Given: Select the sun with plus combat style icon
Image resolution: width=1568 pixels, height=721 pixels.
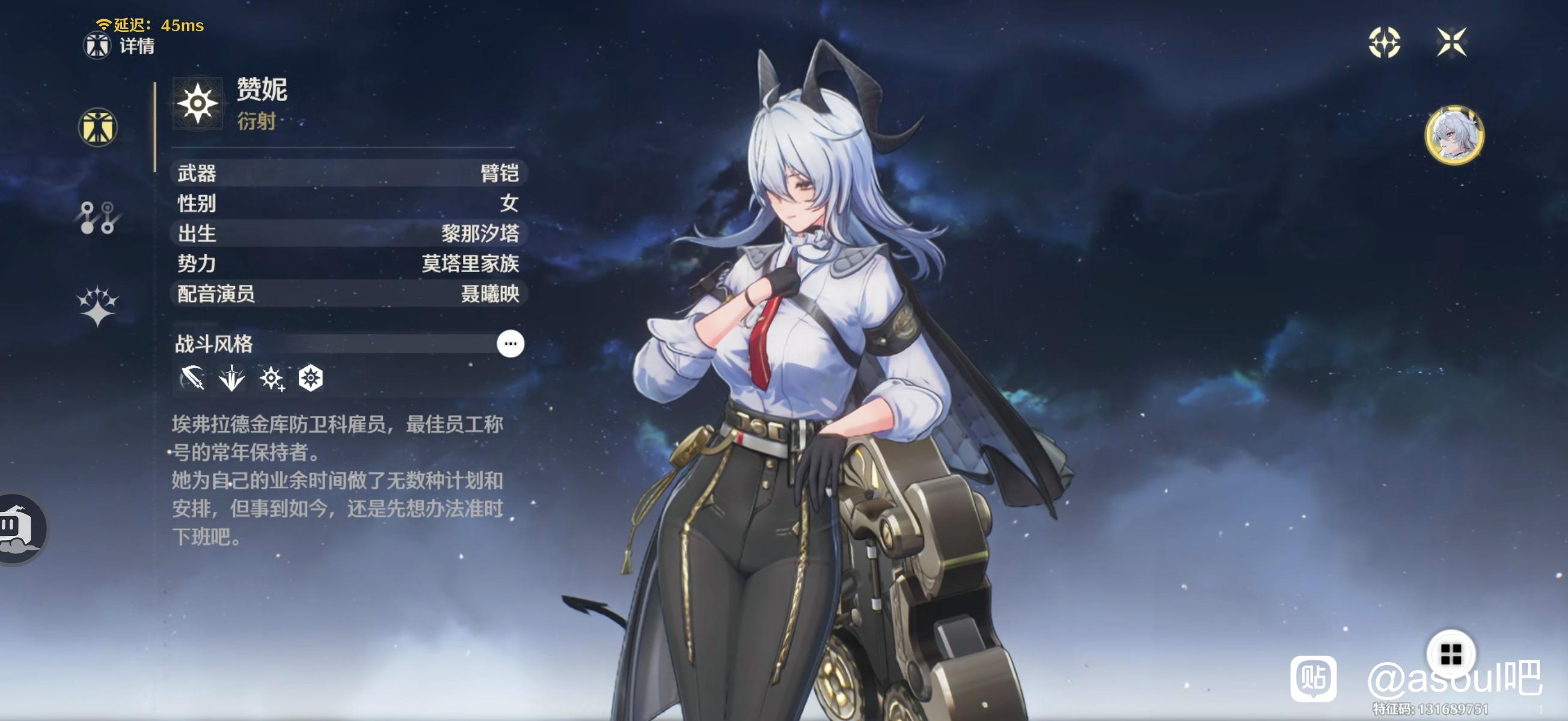Looking at the screenshot, I should (x=271, y=378).
